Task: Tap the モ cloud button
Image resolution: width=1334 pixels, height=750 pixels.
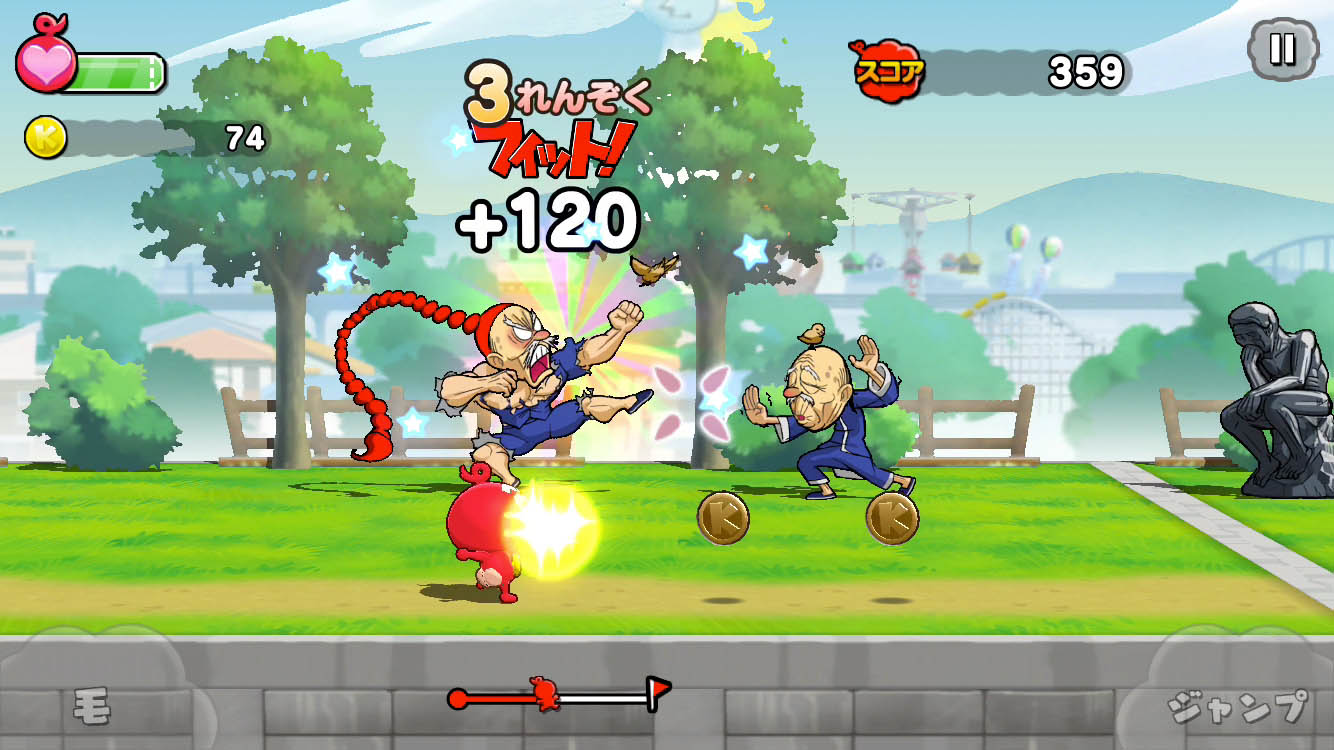Action: click(92, 700)
